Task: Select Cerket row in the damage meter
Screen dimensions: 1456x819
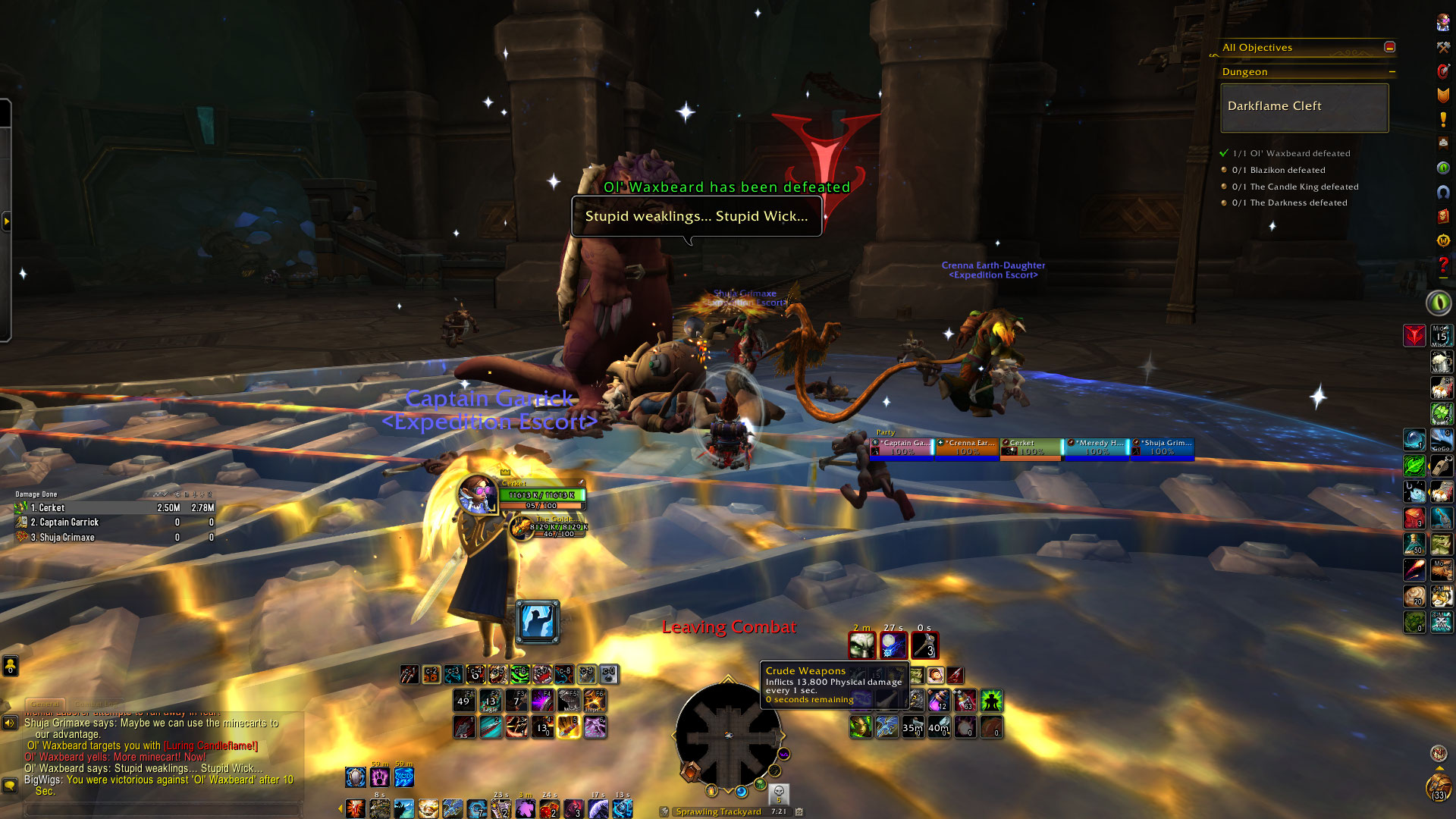Action: [x=114, y=508]
